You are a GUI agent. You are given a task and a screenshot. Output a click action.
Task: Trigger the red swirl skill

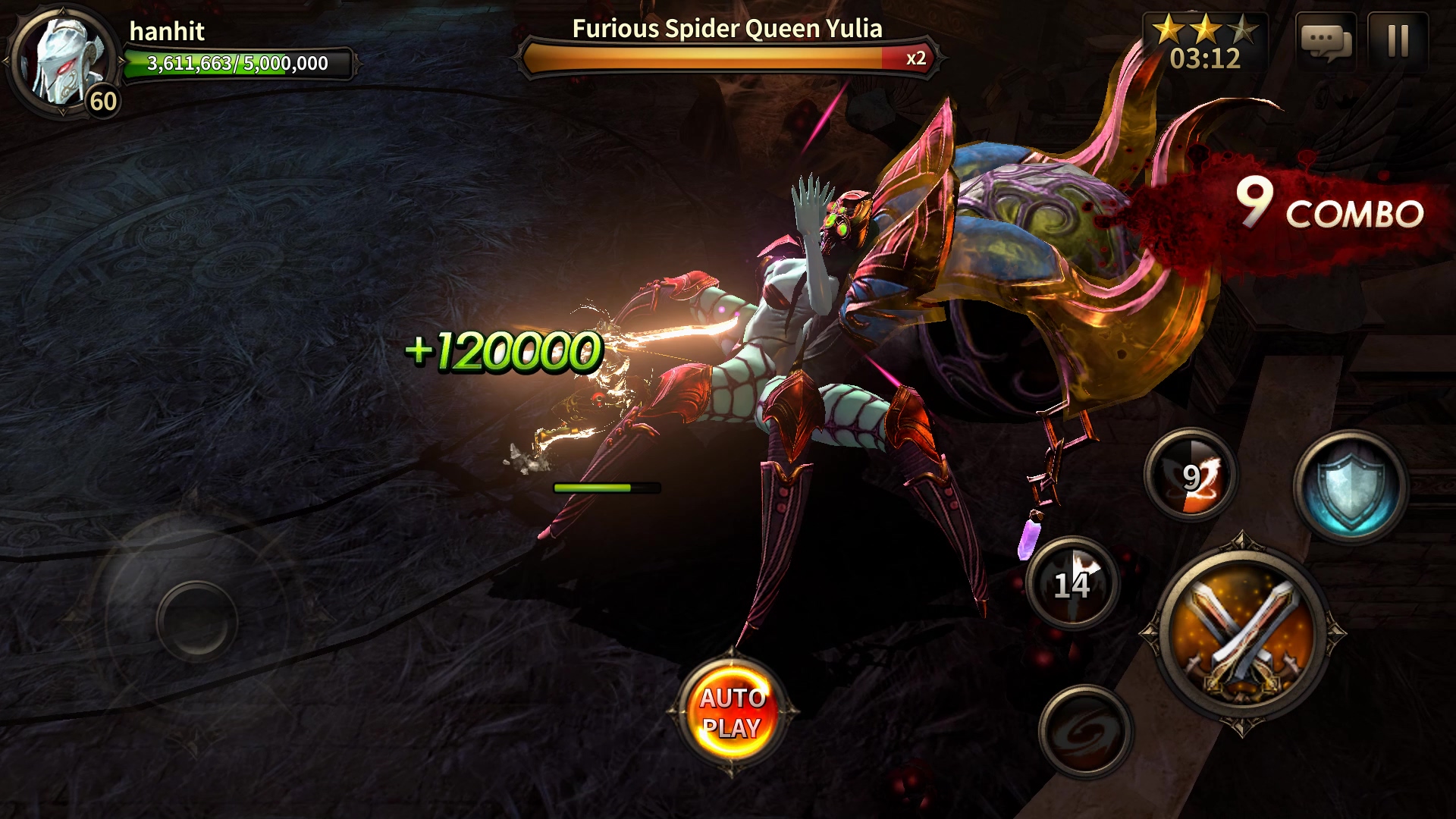pos(1085,730)
